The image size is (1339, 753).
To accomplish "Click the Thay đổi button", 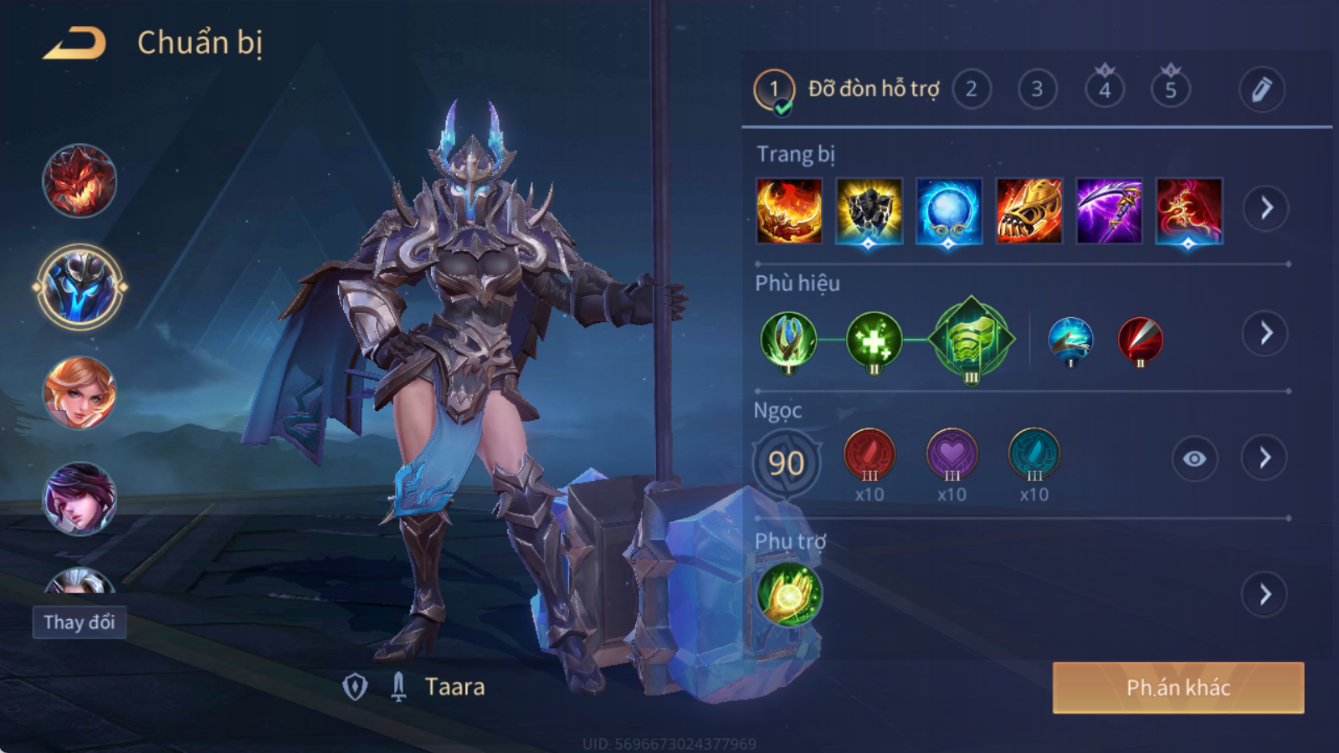I will 79,622.
